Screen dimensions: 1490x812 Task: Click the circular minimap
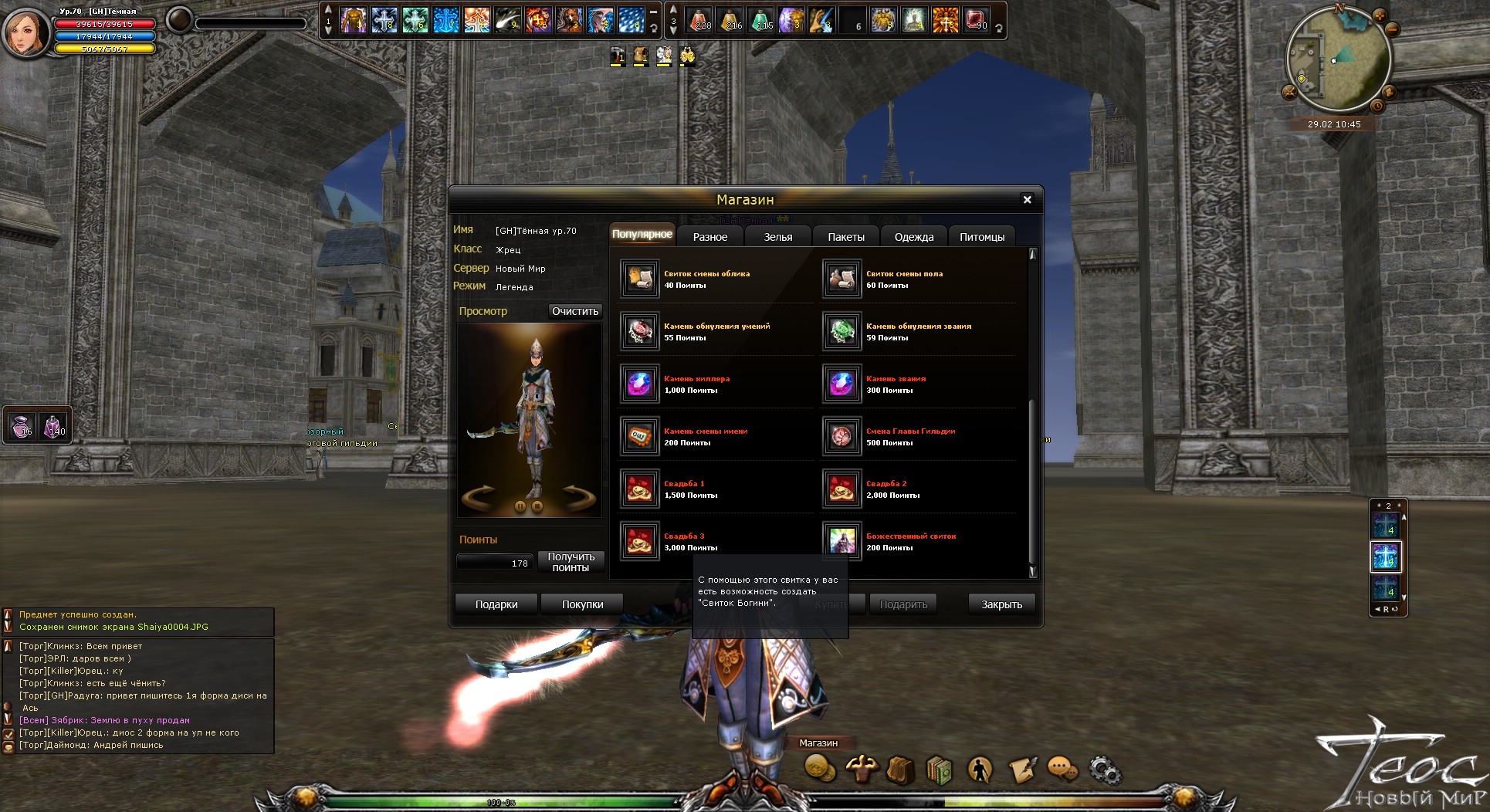point(1338,60)
